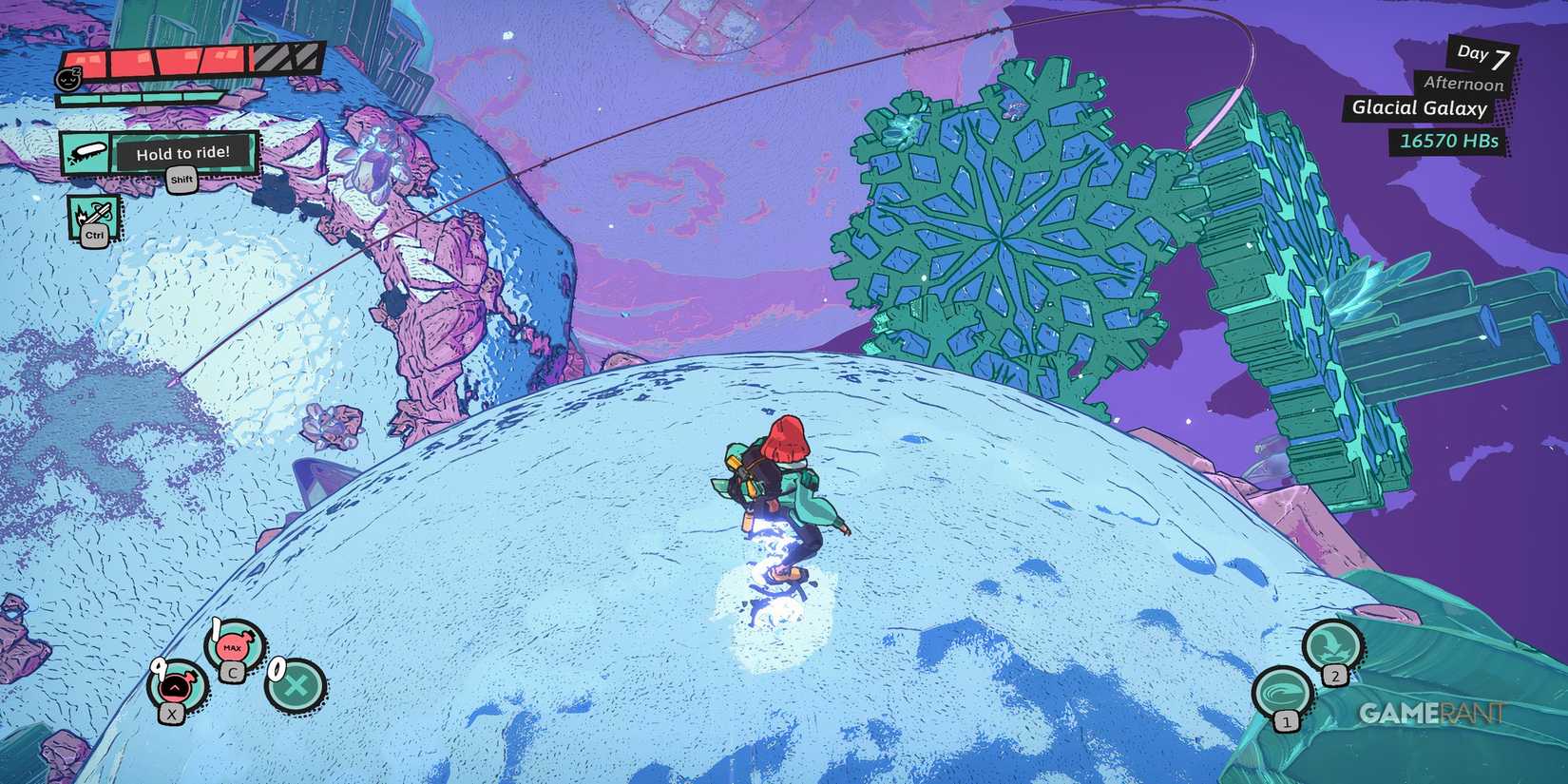Click the sleepy face icon beside the health bar

69,76
